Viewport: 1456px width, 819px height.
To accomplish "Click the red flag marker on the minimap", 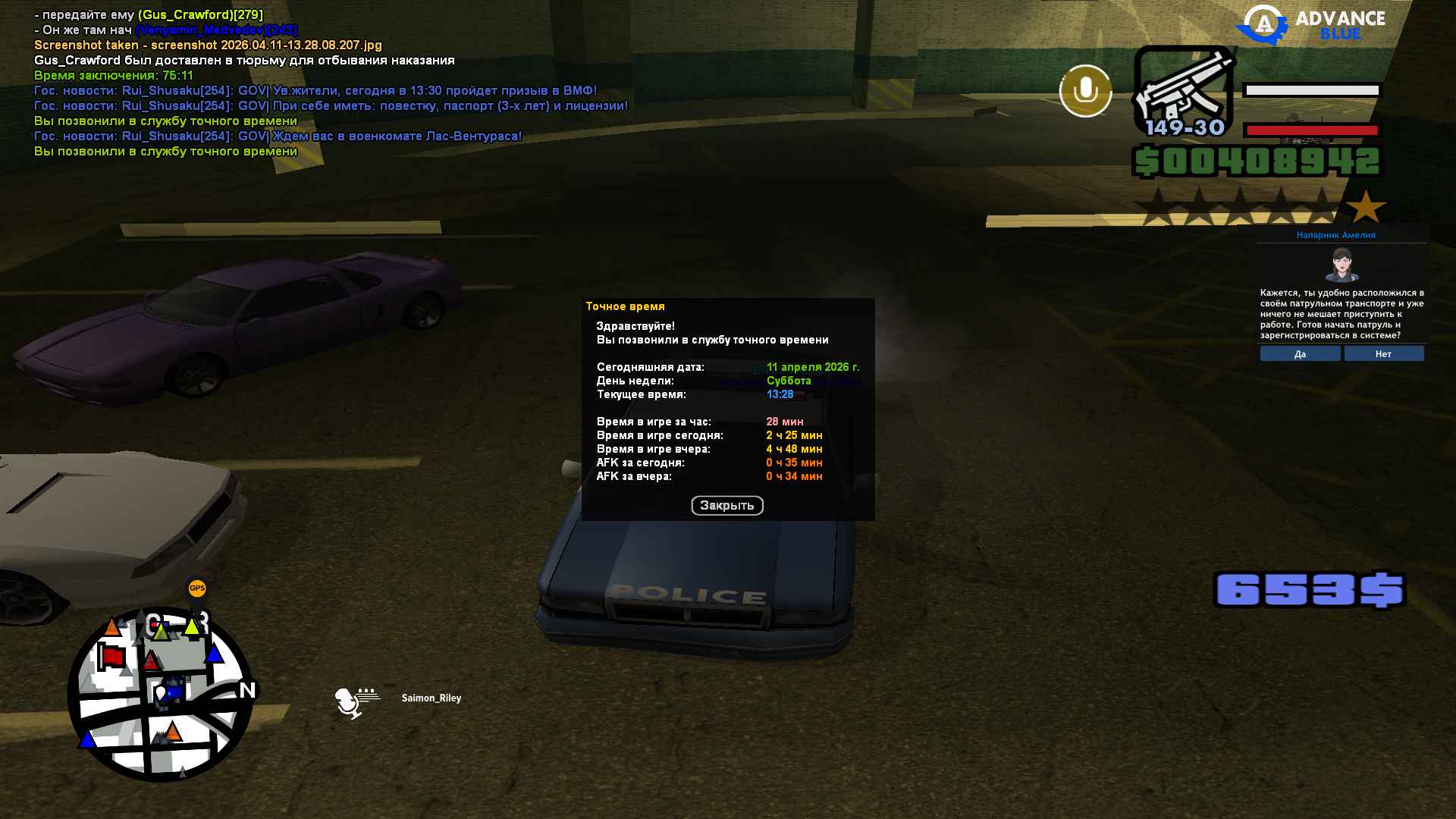I will 112,656.
